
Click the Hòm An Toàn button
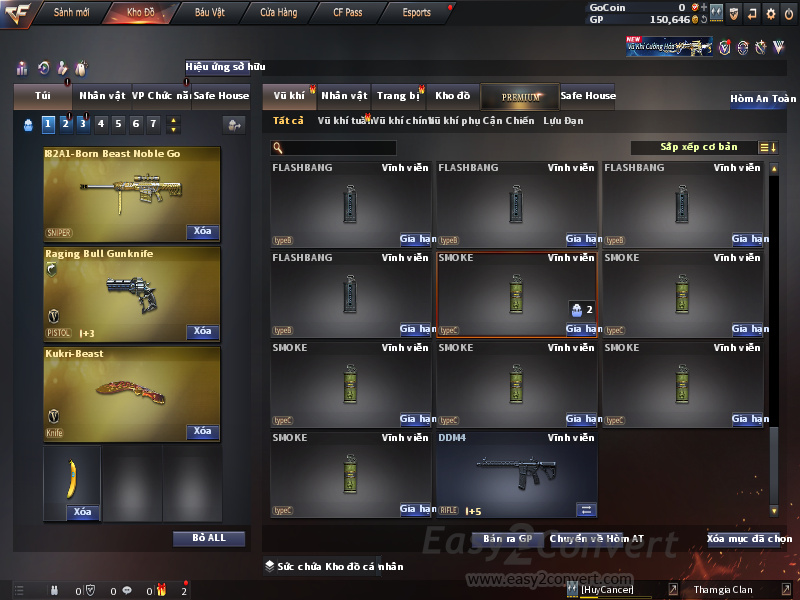763,99
